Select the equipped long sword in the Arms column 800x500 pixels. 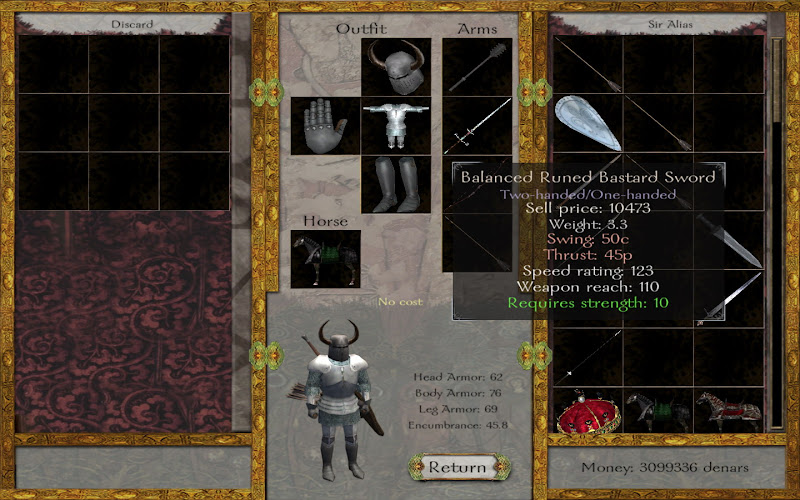point(478,125)
